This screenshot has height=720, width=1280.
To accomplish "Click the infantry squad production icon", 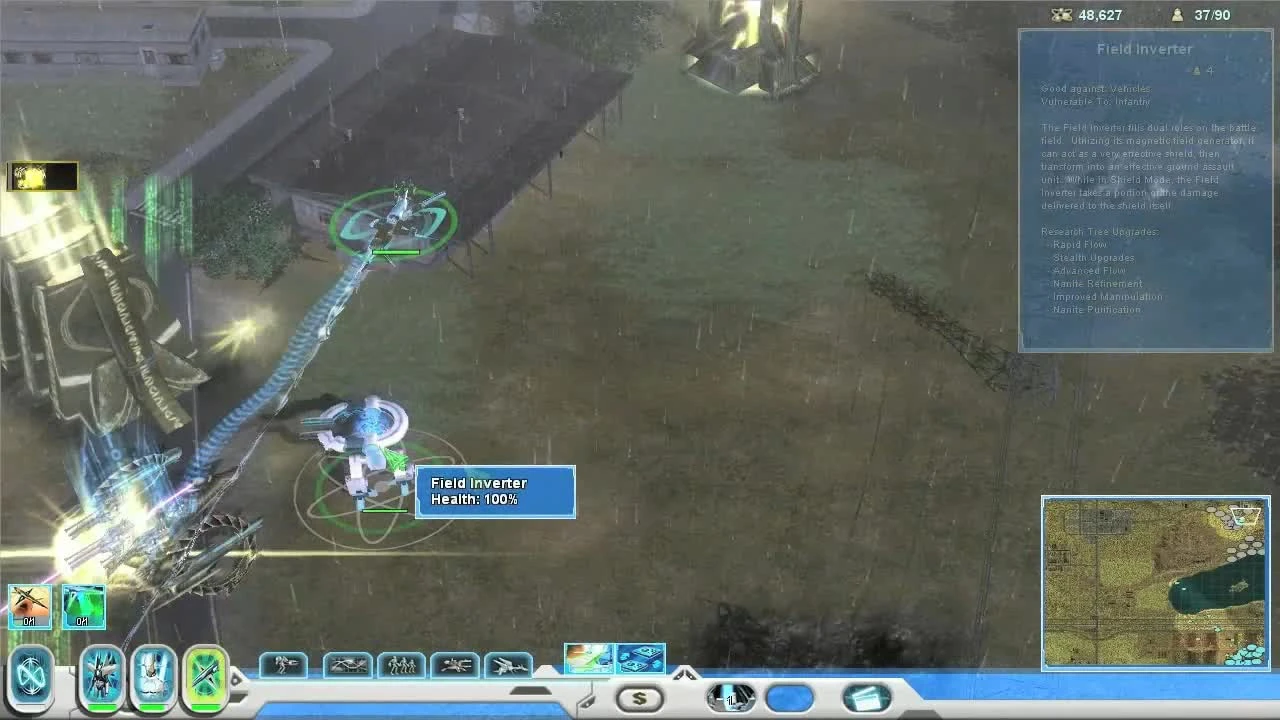I will [x=400, y=664].
